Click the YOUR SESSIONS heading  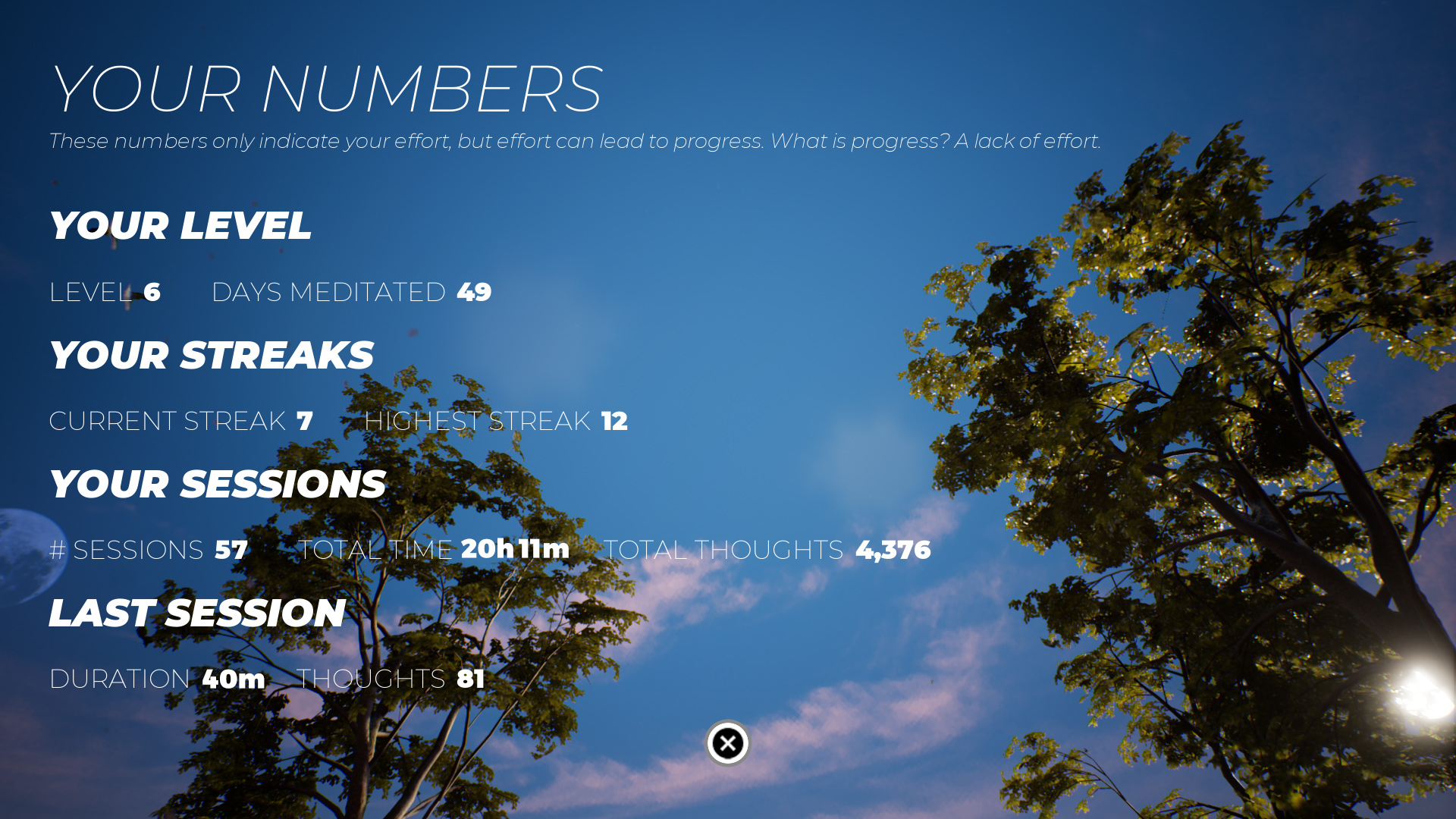pos(218,485)
